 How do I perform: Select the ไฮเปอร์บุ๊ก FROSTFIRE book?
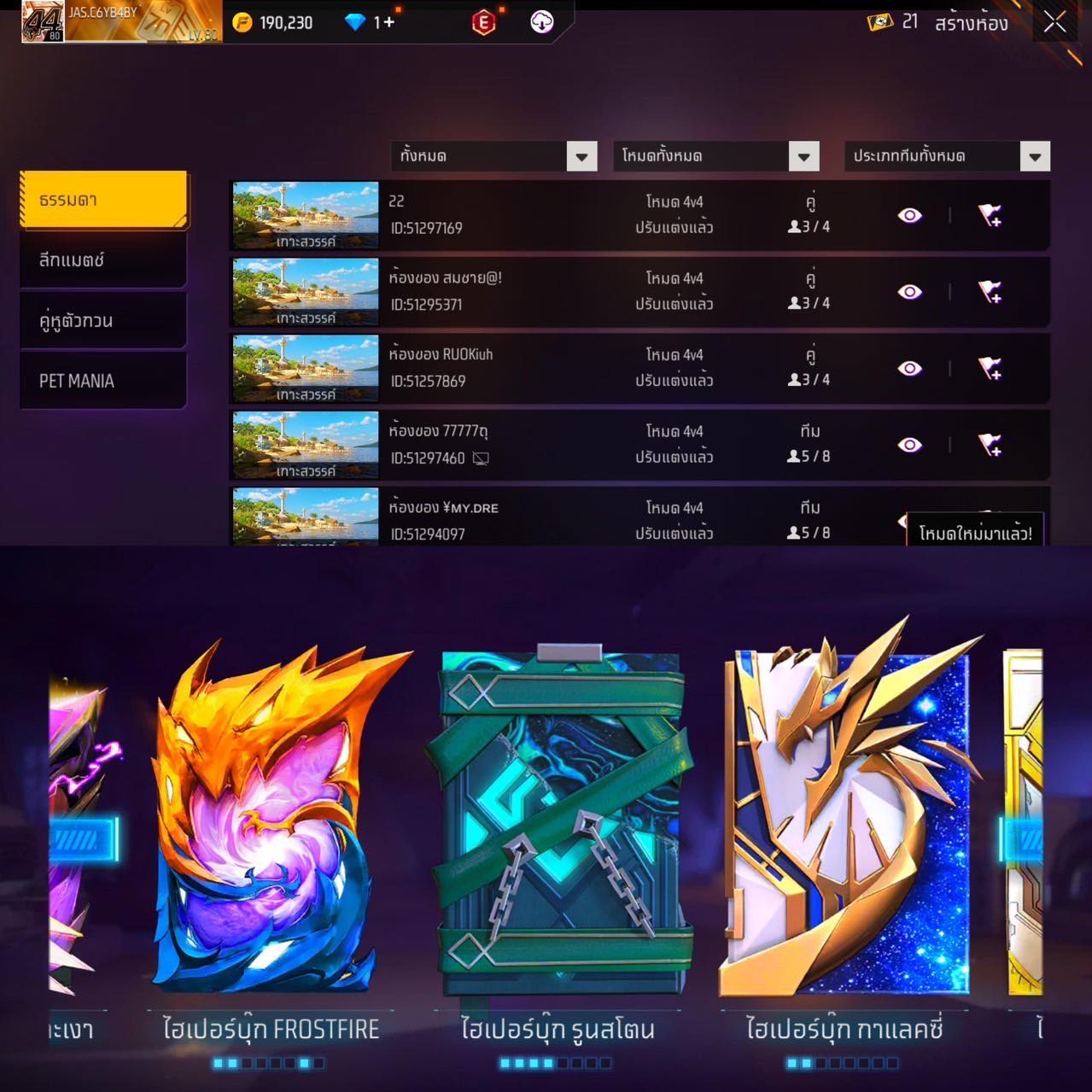click(x=269, y=820)
